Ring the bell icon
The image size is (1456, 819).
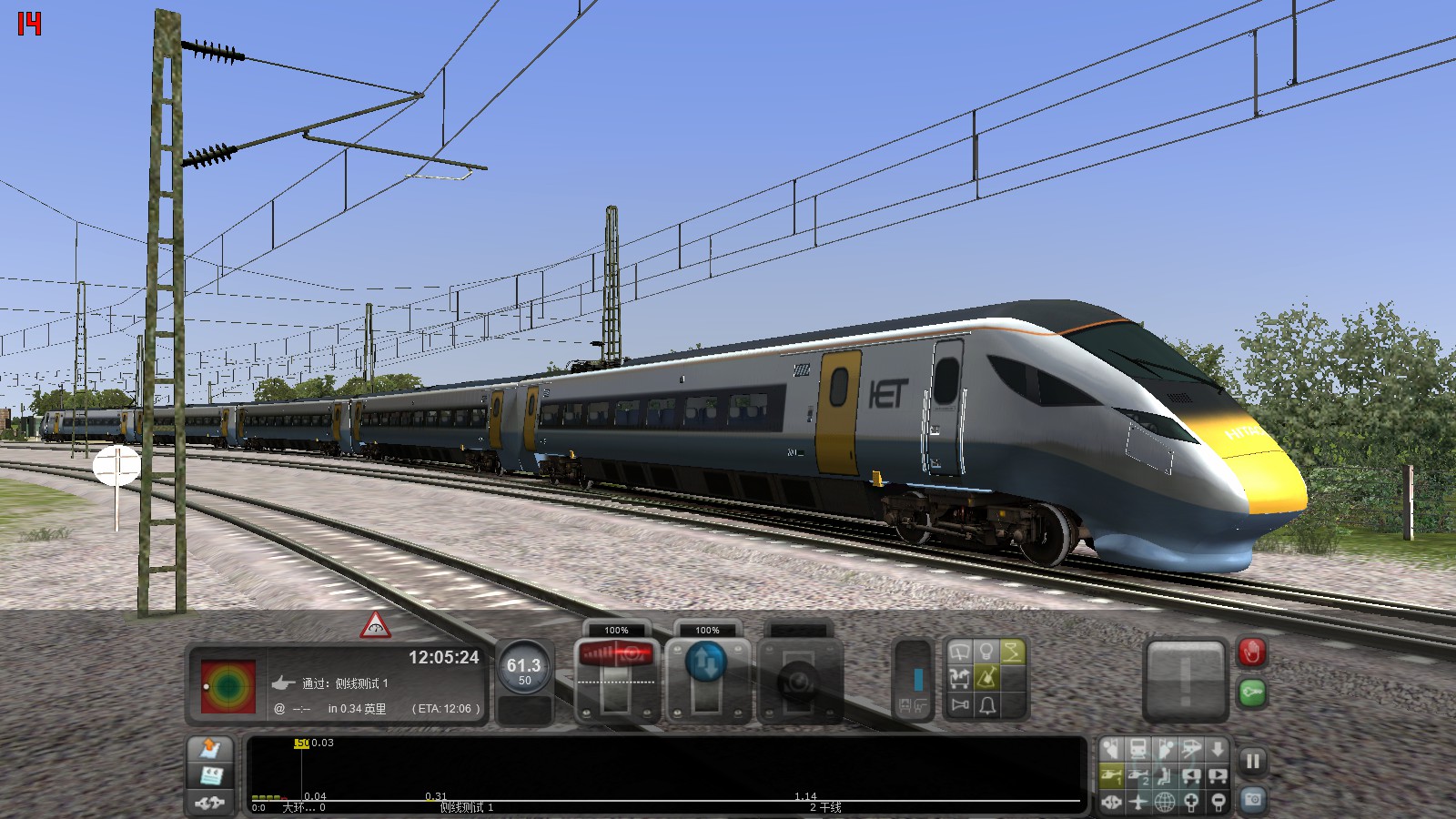tap(987, 706)
